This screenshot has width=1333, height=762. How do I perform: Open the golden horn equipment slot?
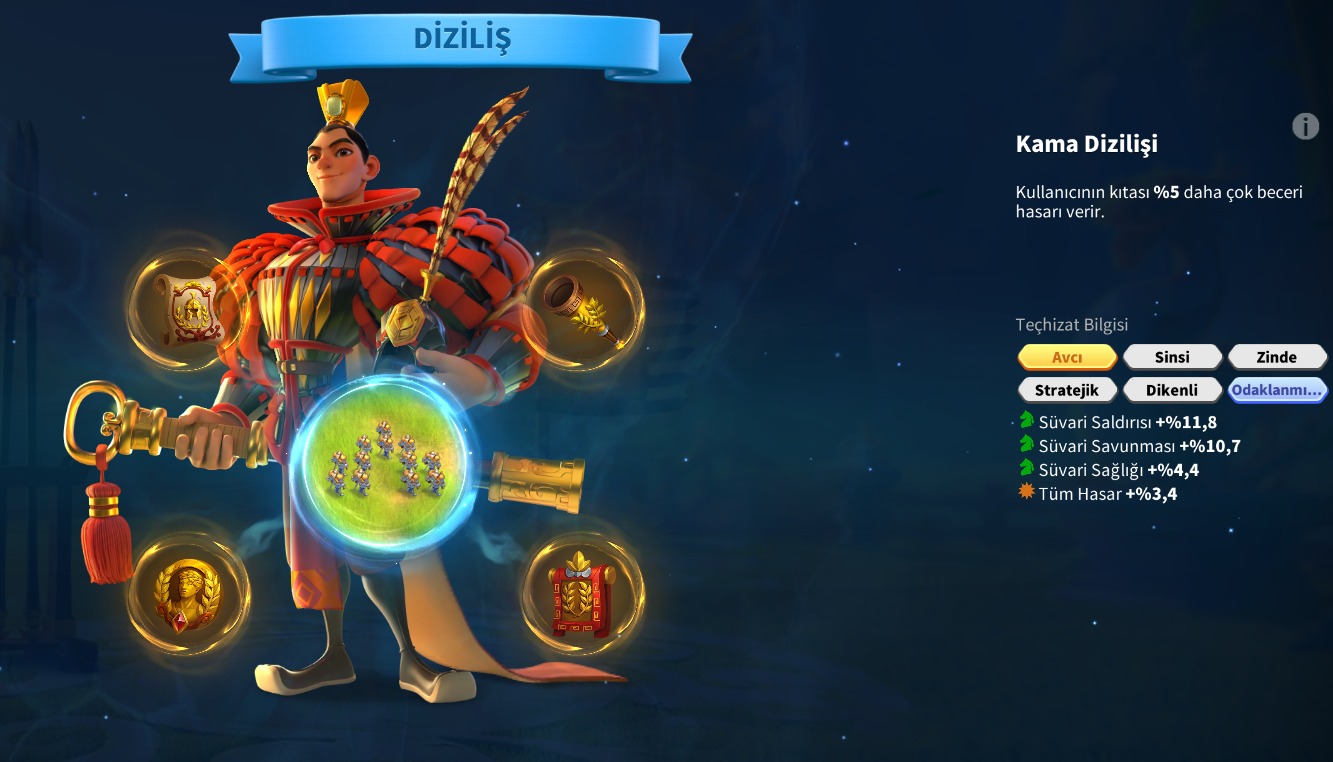(x=583, y=309)
